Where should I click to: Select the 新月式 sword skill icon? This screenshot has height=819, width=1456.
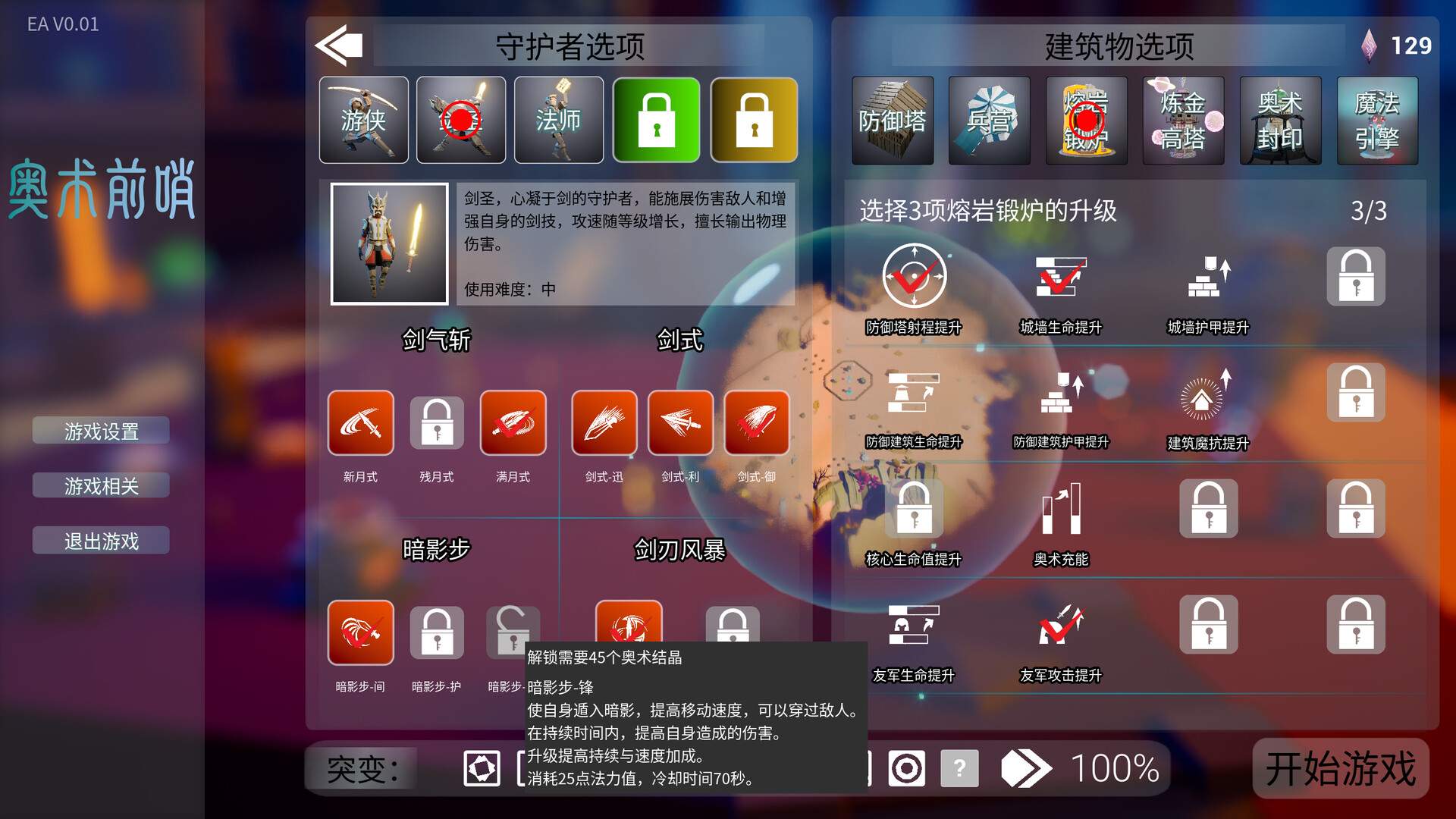click(360, 423)
